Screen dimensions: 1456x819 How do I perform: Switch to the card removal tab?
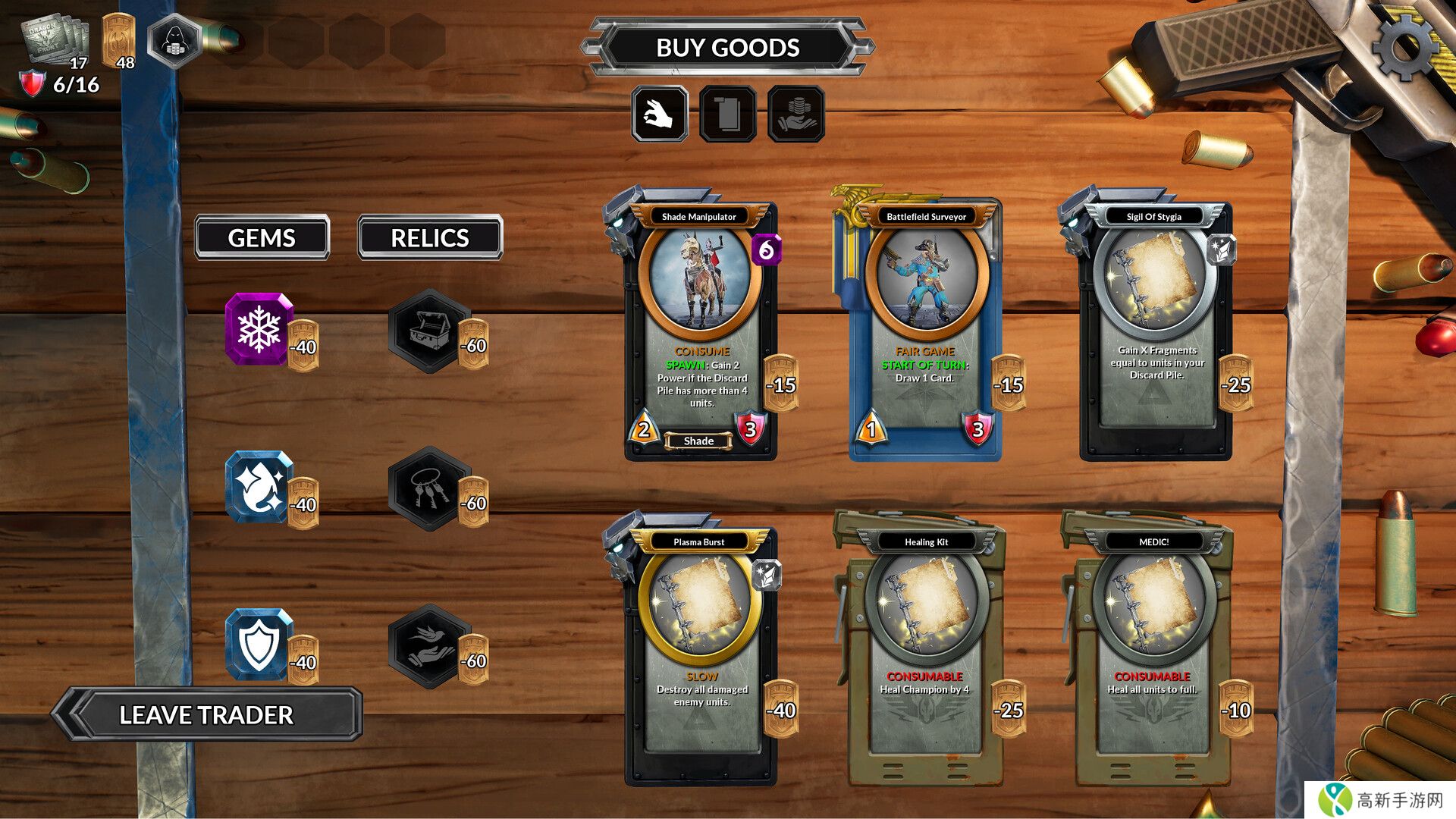[x=728, y=115]
